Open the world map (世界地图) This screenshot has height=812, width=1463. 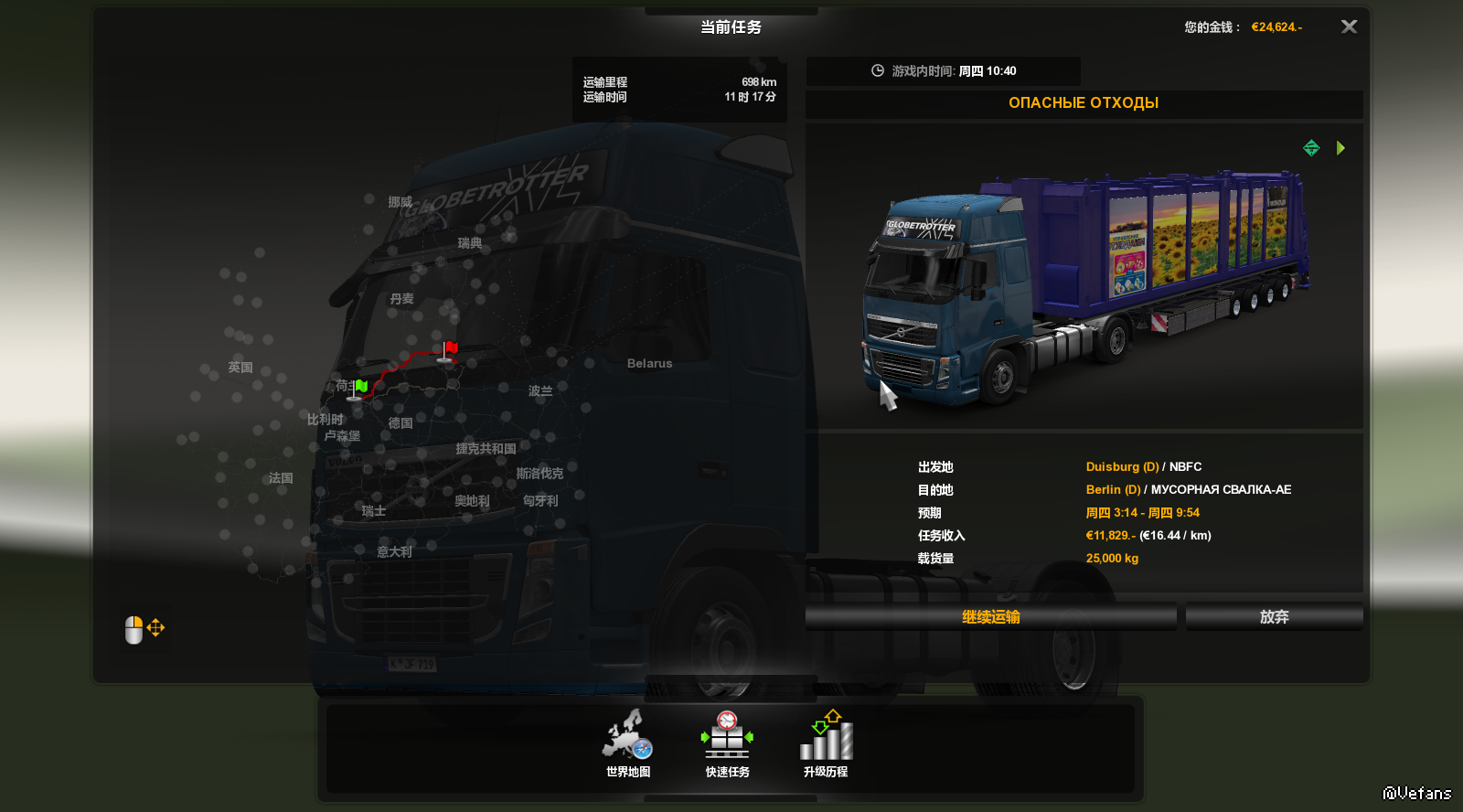(x=628, y=743)
